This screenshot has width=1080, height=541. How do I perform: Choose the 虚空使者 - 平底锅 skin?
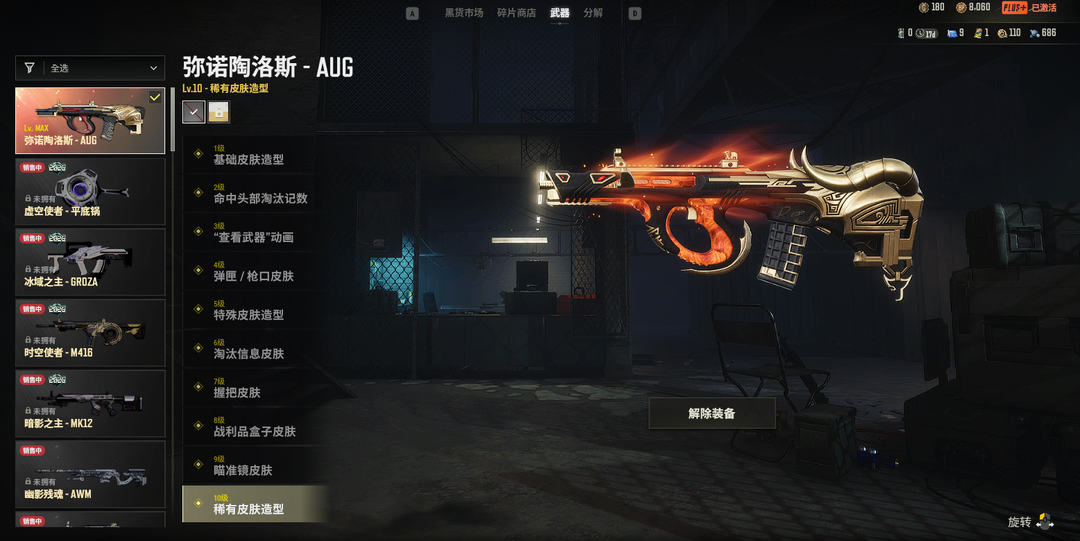click(x=90, y=191)
